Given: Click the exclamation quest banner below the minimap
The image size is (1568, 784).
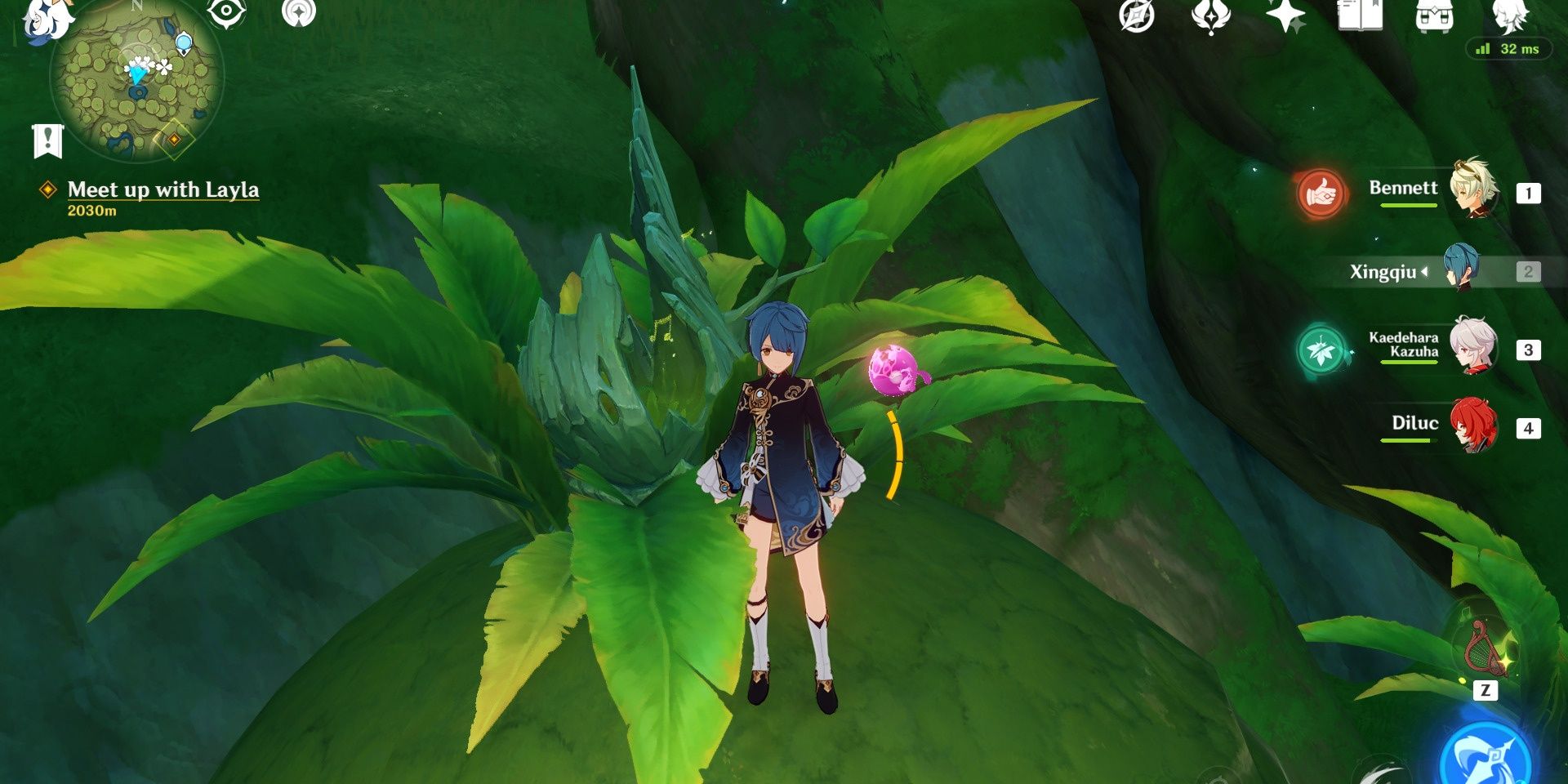Looking at the screenshot, I should [x=49, y=140].
